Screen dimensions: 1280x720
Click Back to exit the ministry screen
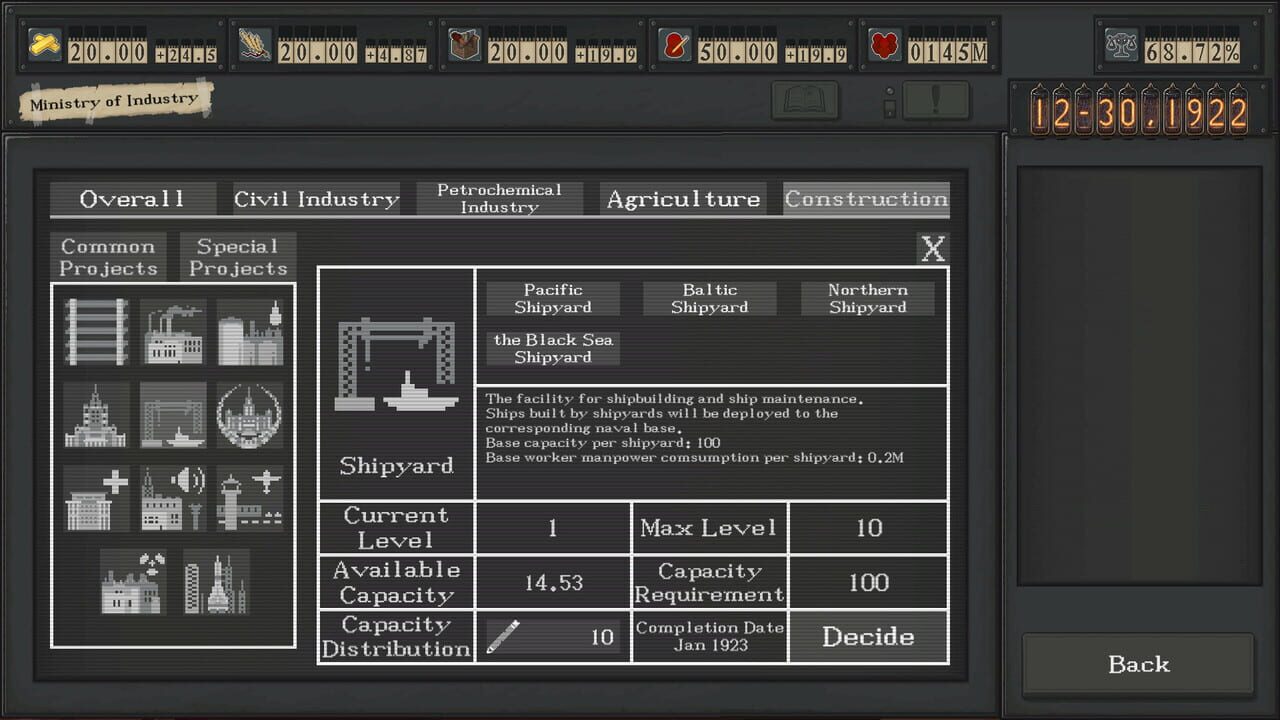(x=1138, y=664)
